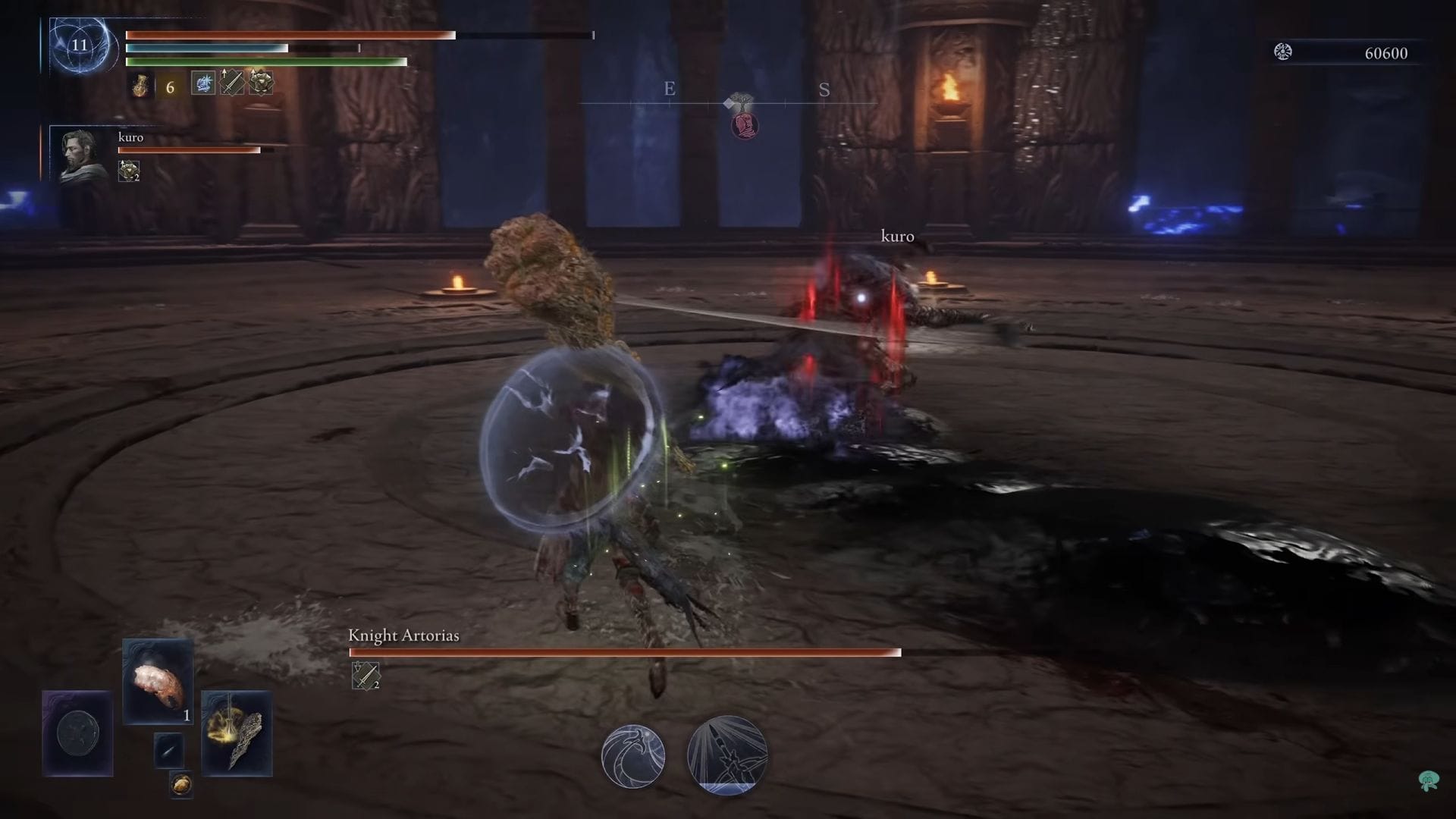The width and height of the screenshot is (1456, 819).
Task: Select the upgraded sword quick slot icon
Action: [231, 83]
